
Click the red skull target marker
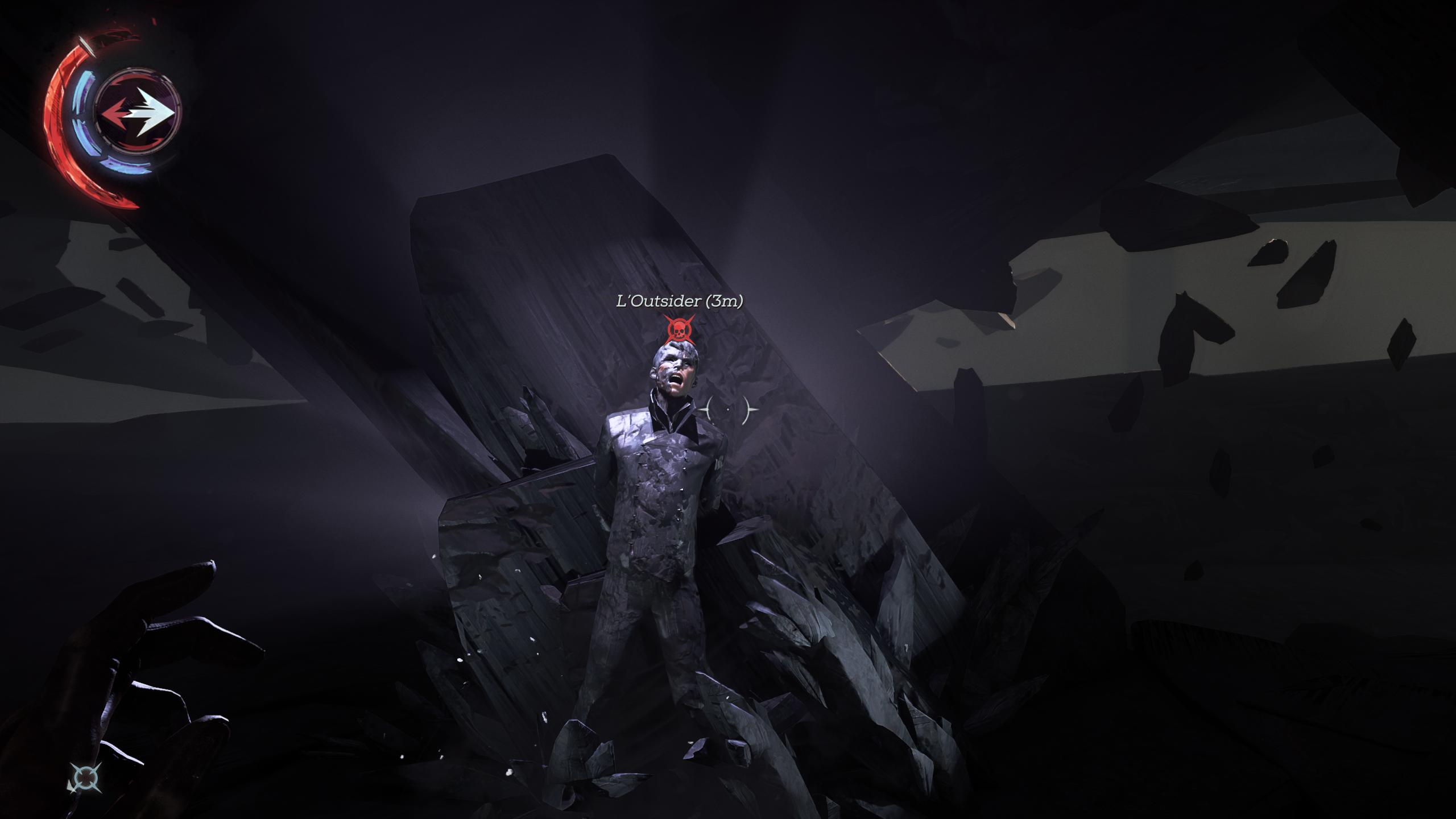point(679,329)
